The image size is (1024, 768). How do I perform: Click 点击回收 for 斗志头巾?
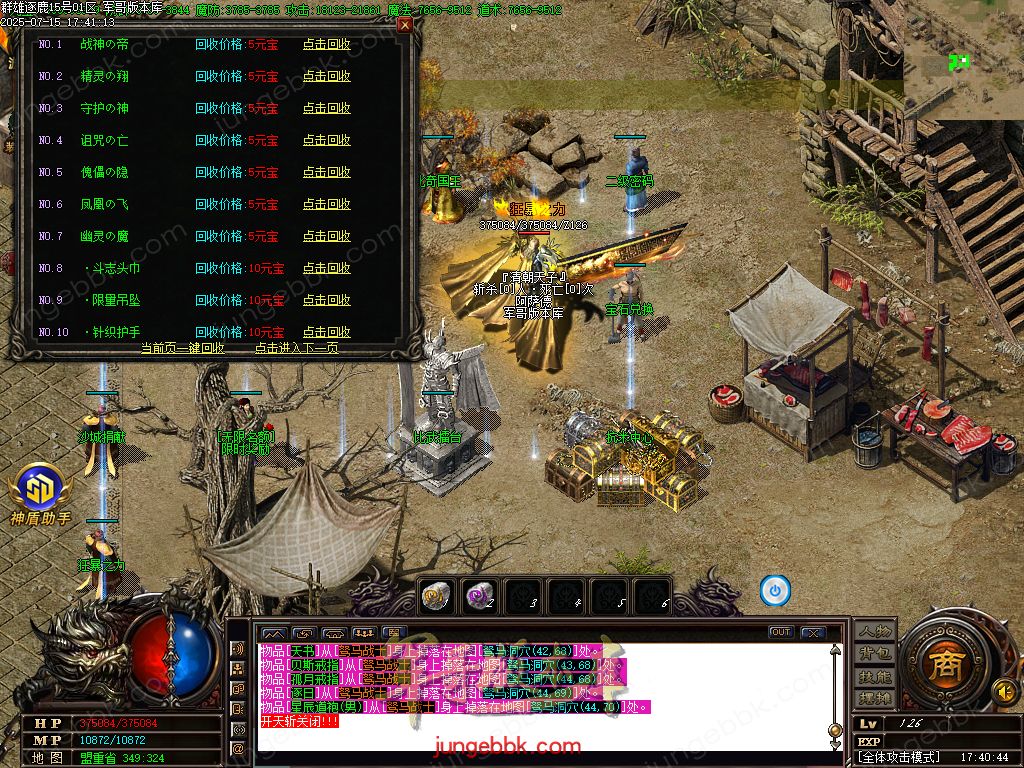pos(327,269)
